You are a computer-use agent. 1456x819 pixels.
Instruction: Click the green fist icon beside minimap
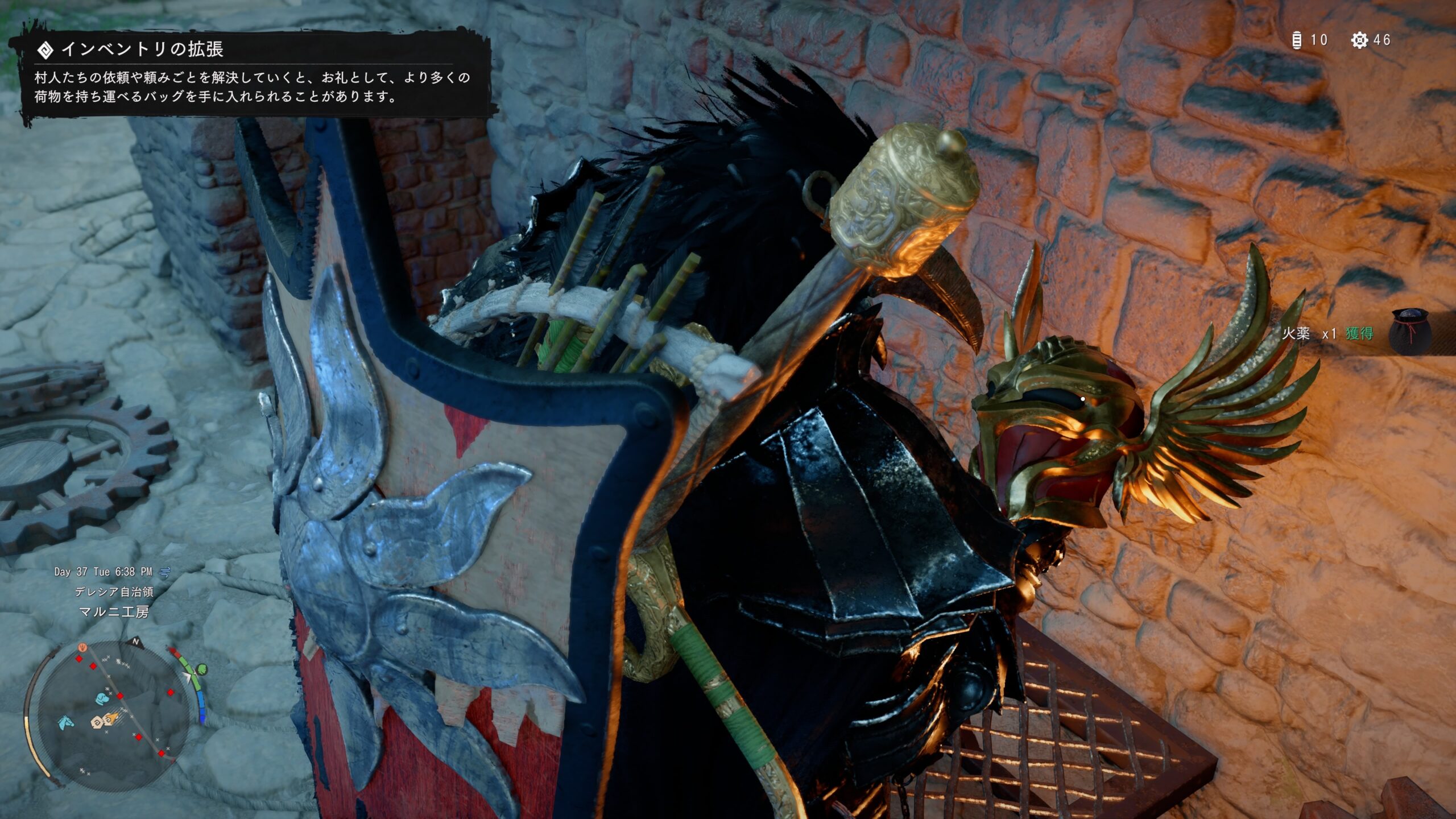pos(201,670)
